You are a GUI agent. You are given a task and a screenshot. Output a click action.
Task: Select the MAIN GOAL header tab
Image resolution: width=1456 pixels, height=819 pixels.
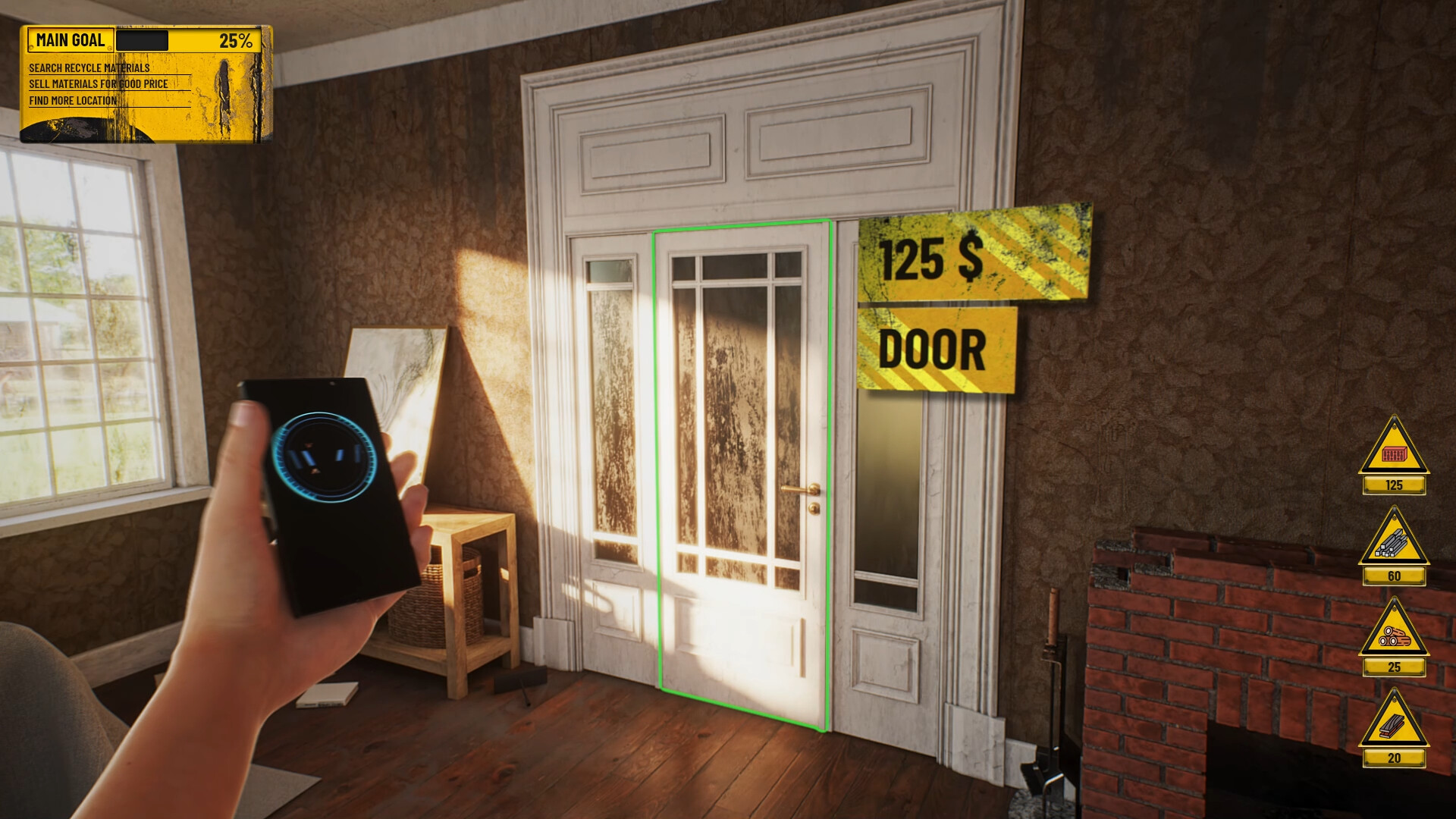(x=72, y=39)
